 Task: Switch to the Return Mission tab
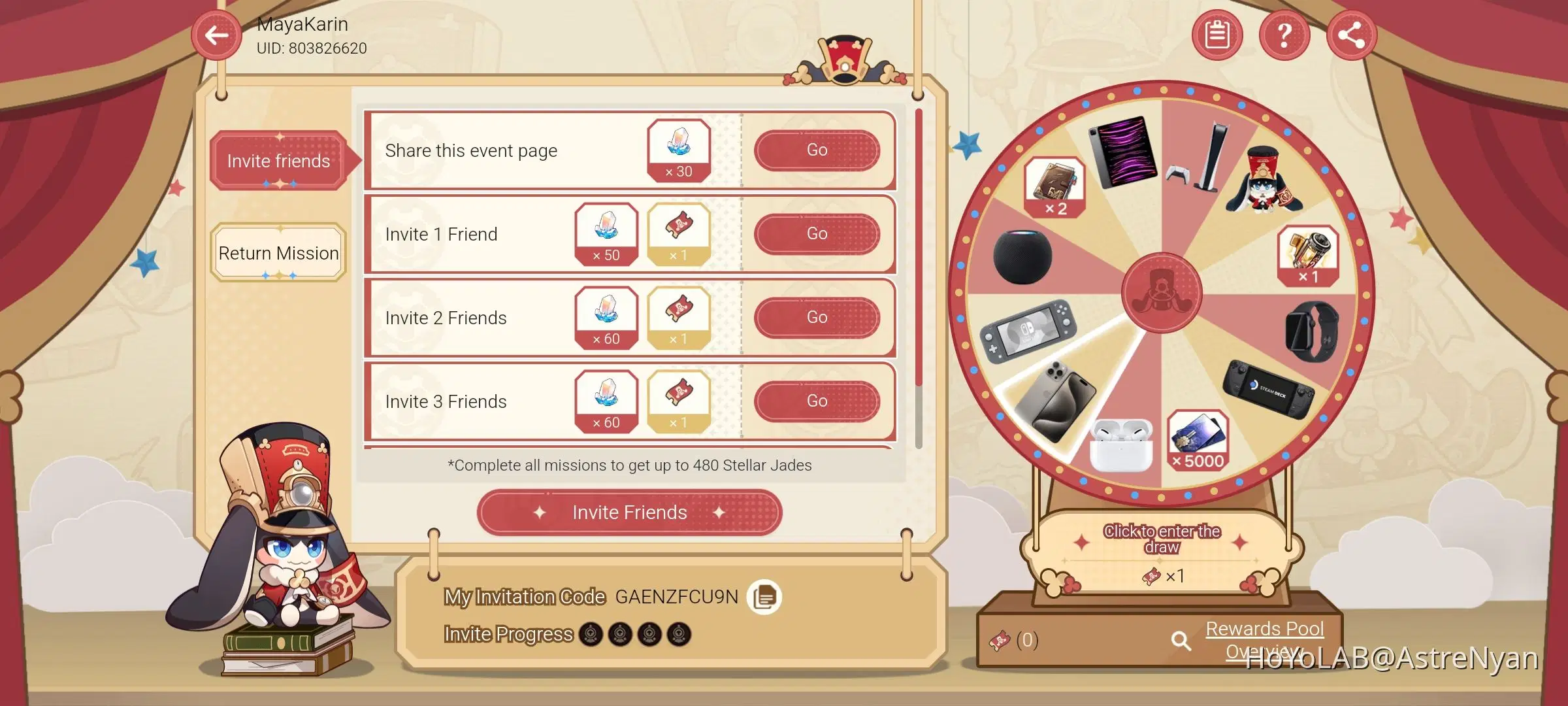coord(278,253)
